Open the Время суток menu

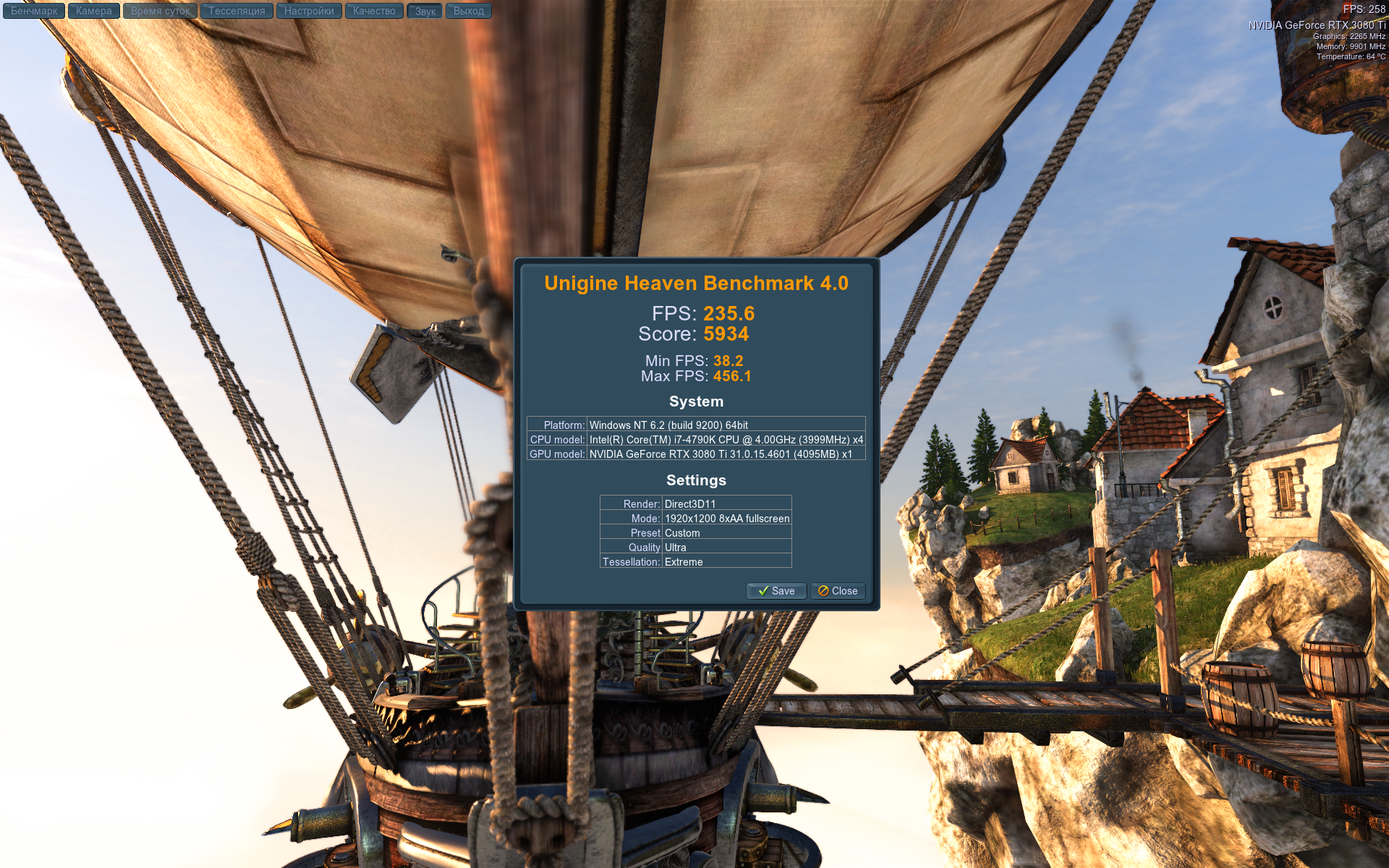point(160,11)
